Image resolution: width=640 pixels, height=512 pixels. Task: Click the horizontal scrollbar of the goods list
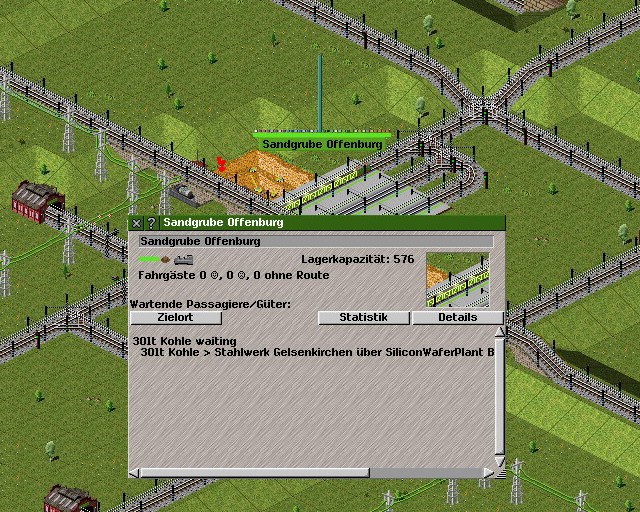tap(250, 472)
